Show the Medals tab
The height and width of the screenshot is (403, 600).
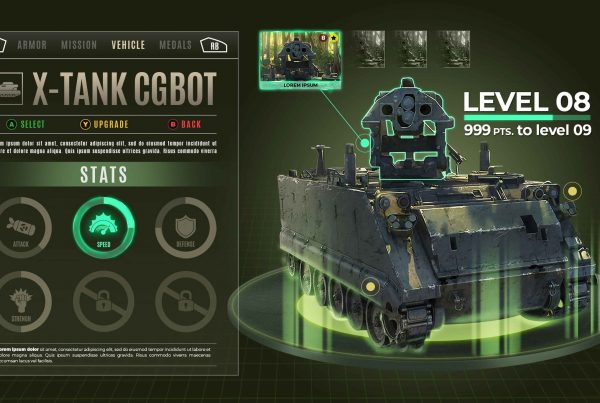(x=176, y=45)
